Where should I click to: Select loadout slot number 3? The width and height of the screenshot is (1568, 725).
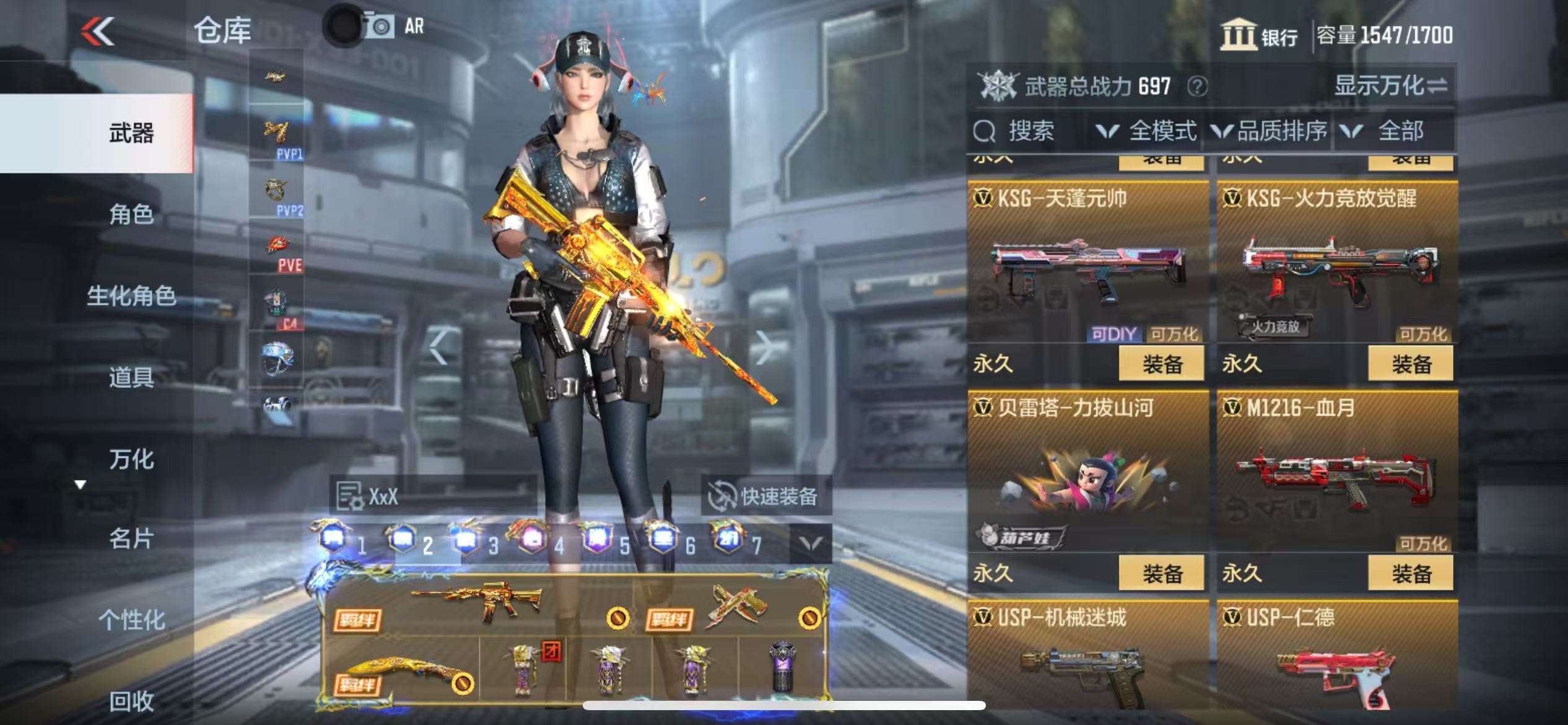477,543
